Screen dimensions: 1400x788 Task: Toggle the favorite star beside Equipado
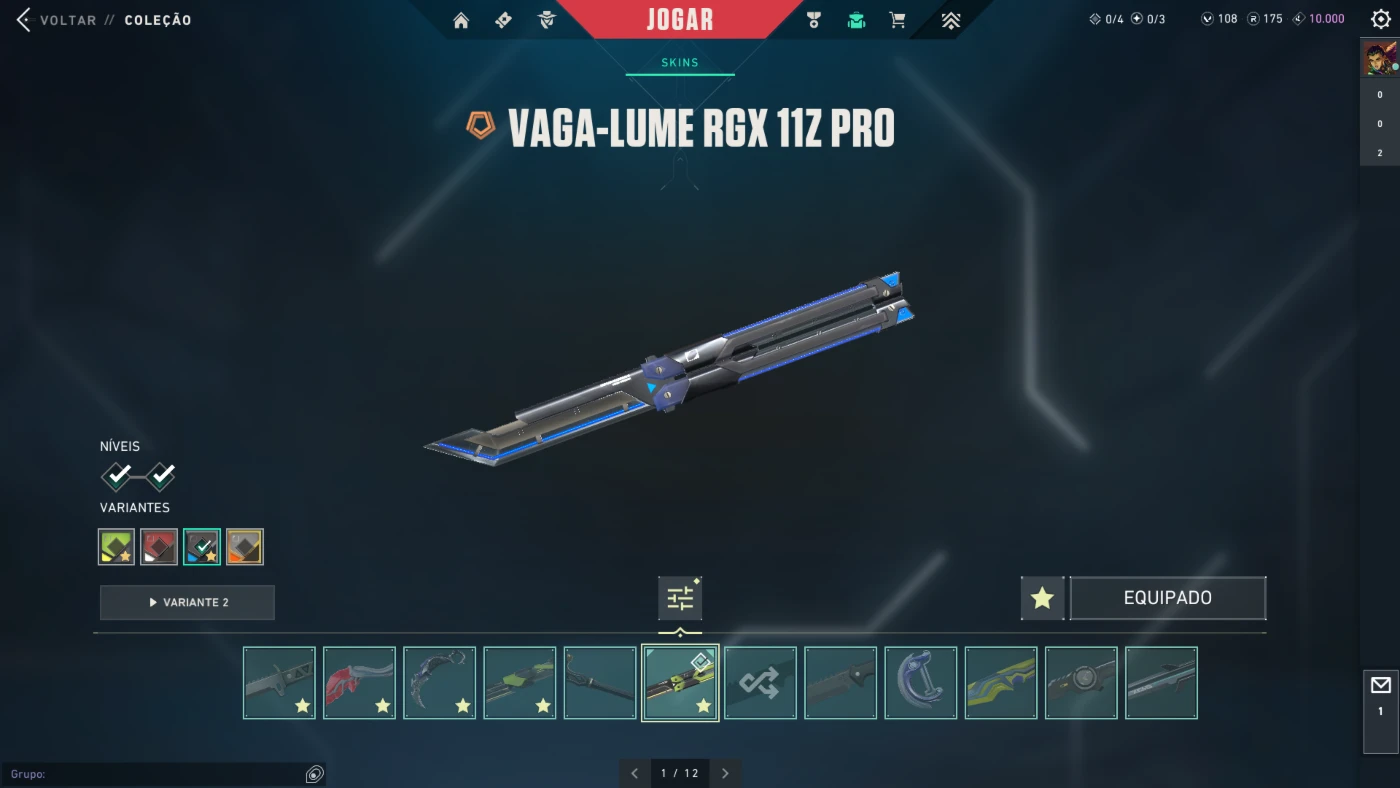(x=1042, y=598)
